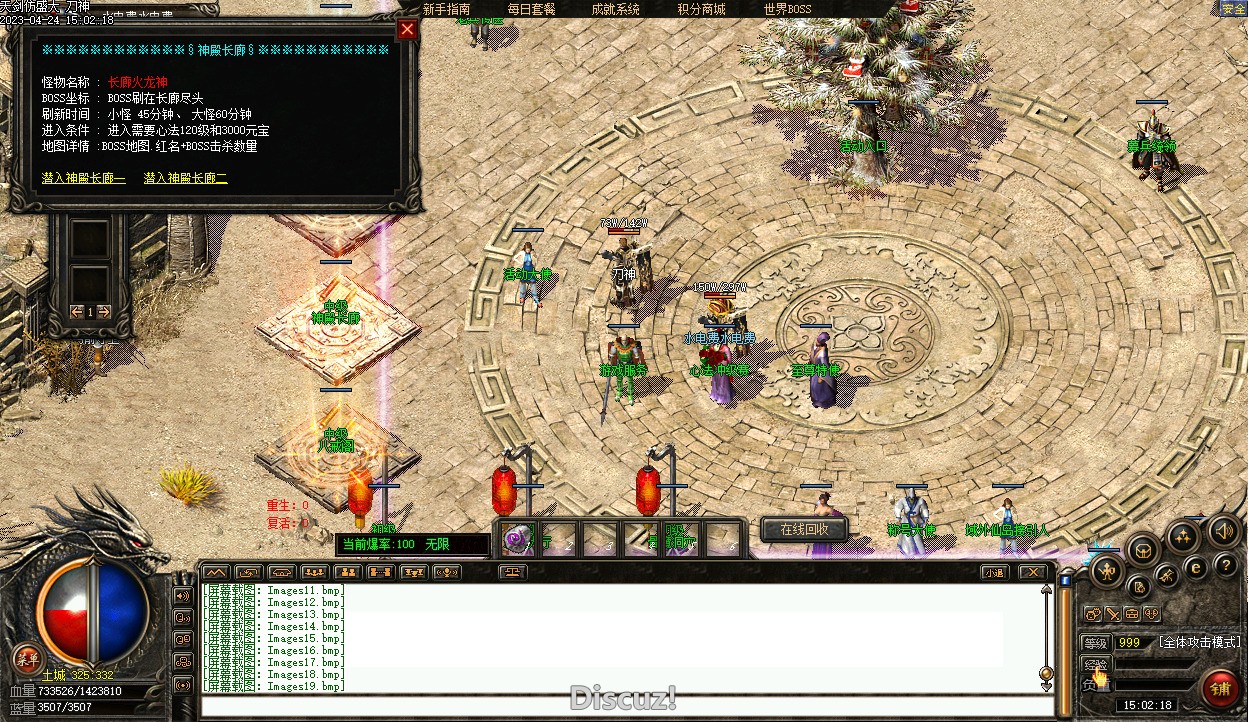The height and width of the screenshot is (722, 1248).
Task: Click the 小退 logout button
Action: [993, 573]
